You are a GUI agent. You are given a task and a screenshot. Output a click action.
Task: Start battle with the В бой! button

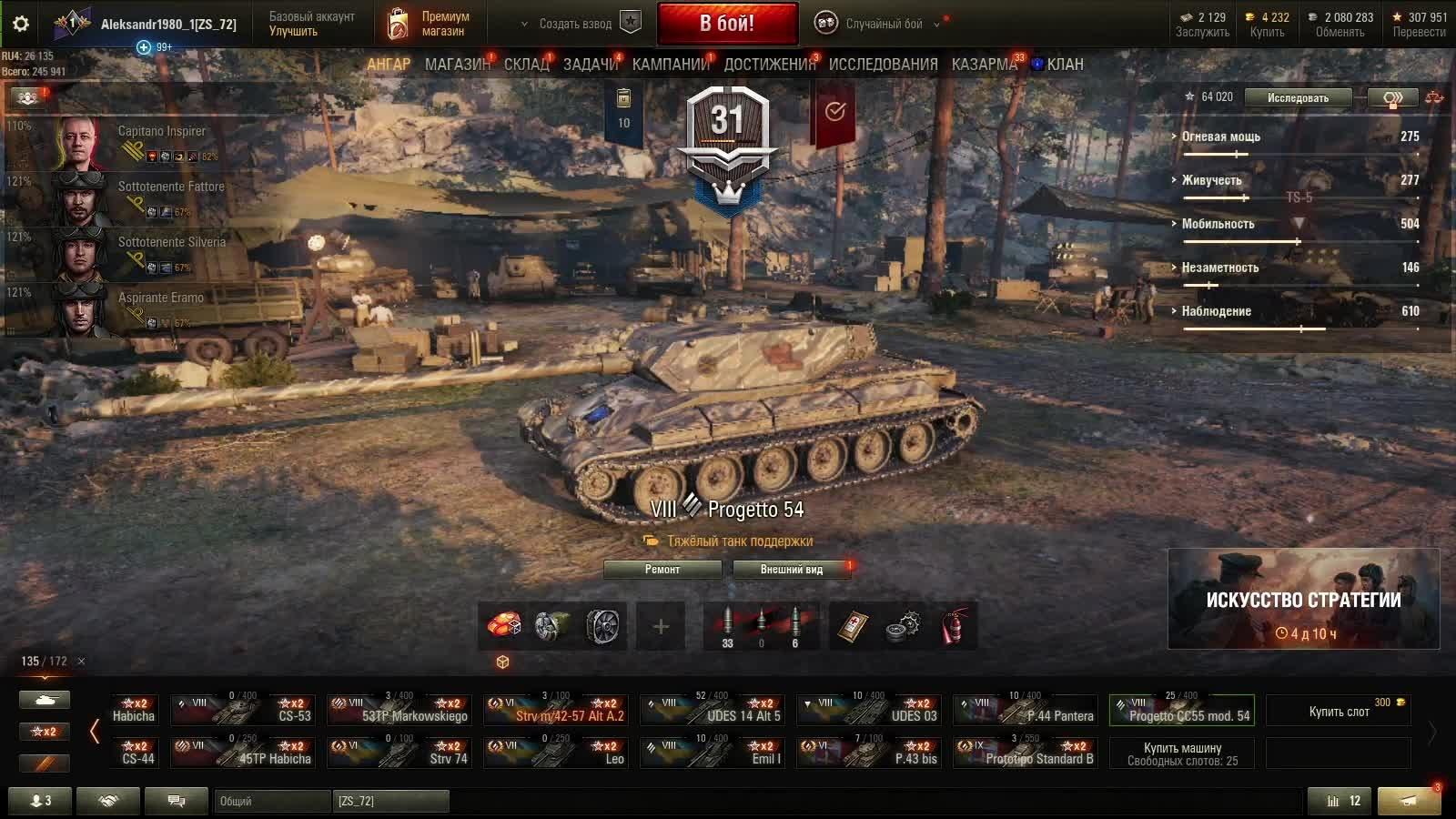pyautogui.click(x=727, y=24)
